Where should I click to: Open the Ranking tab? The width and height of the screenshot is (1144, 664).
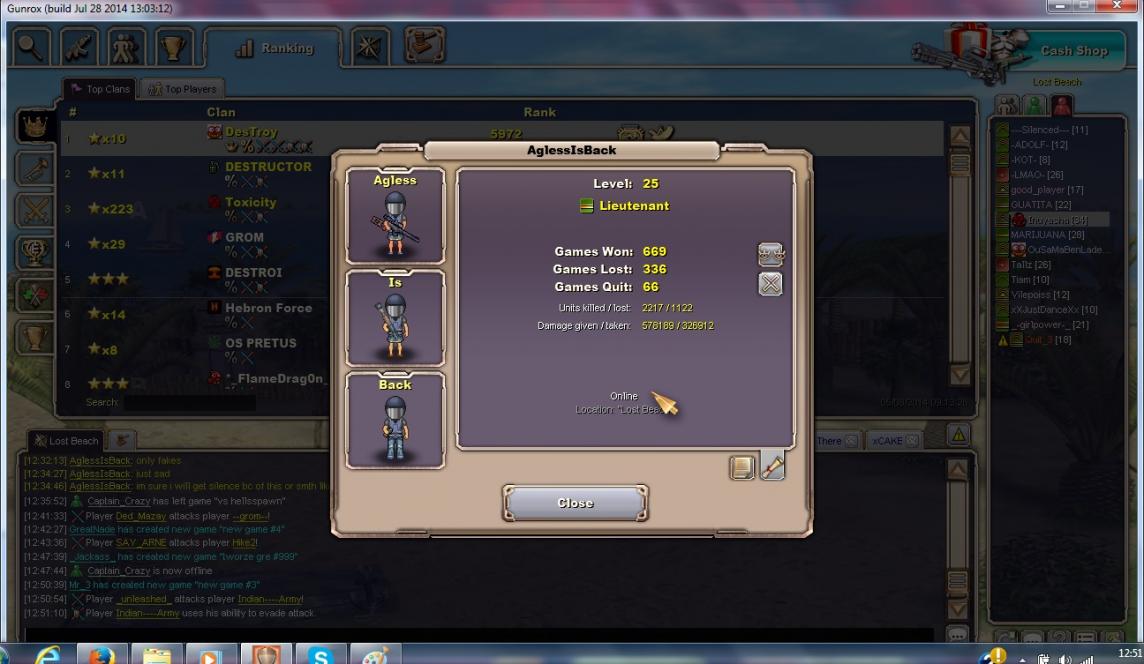tap(273, 48)
